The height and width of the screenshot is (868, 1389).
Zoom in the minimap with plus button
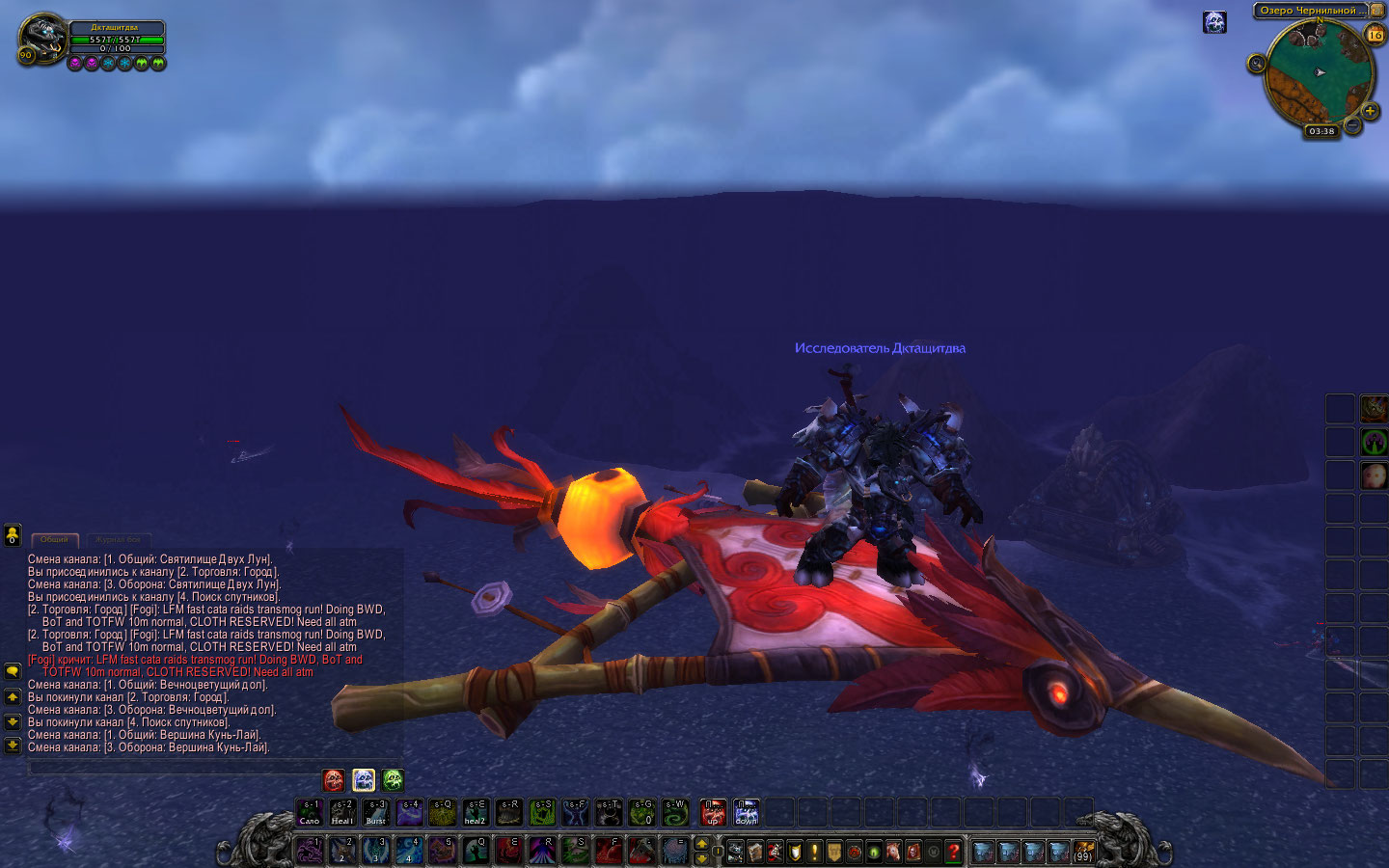[1370, 112]
